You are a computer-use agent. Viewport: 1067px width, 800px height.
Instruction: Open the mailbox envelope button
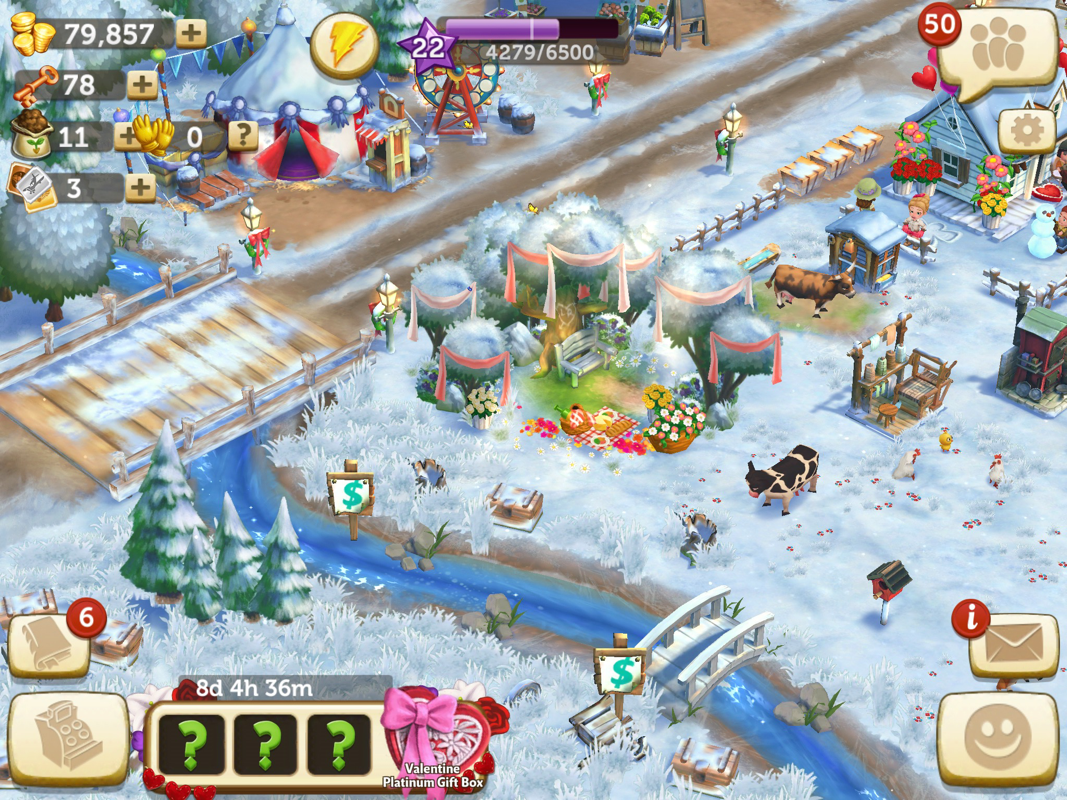pyautogui.click(x=1013, y=647)
